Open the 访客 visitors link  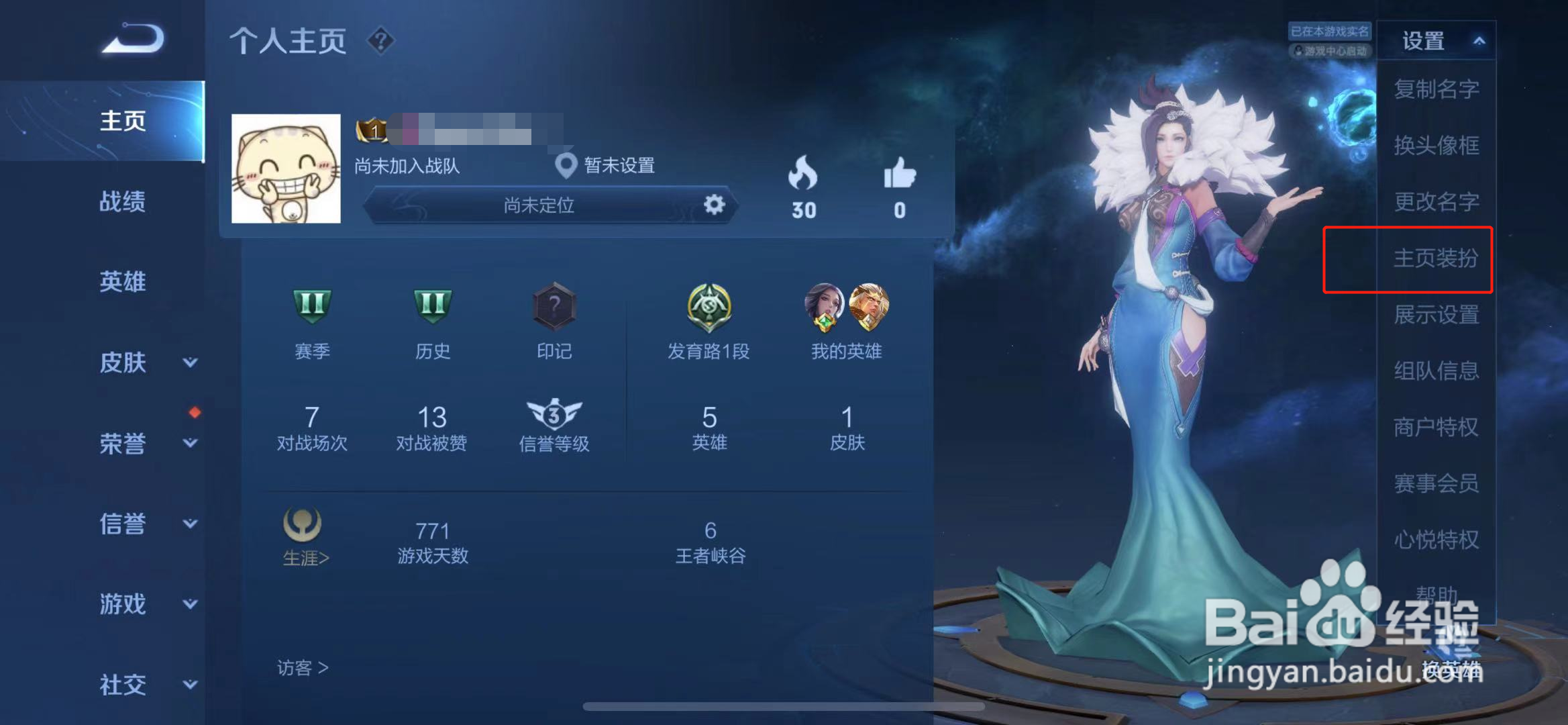coord(301,668)
